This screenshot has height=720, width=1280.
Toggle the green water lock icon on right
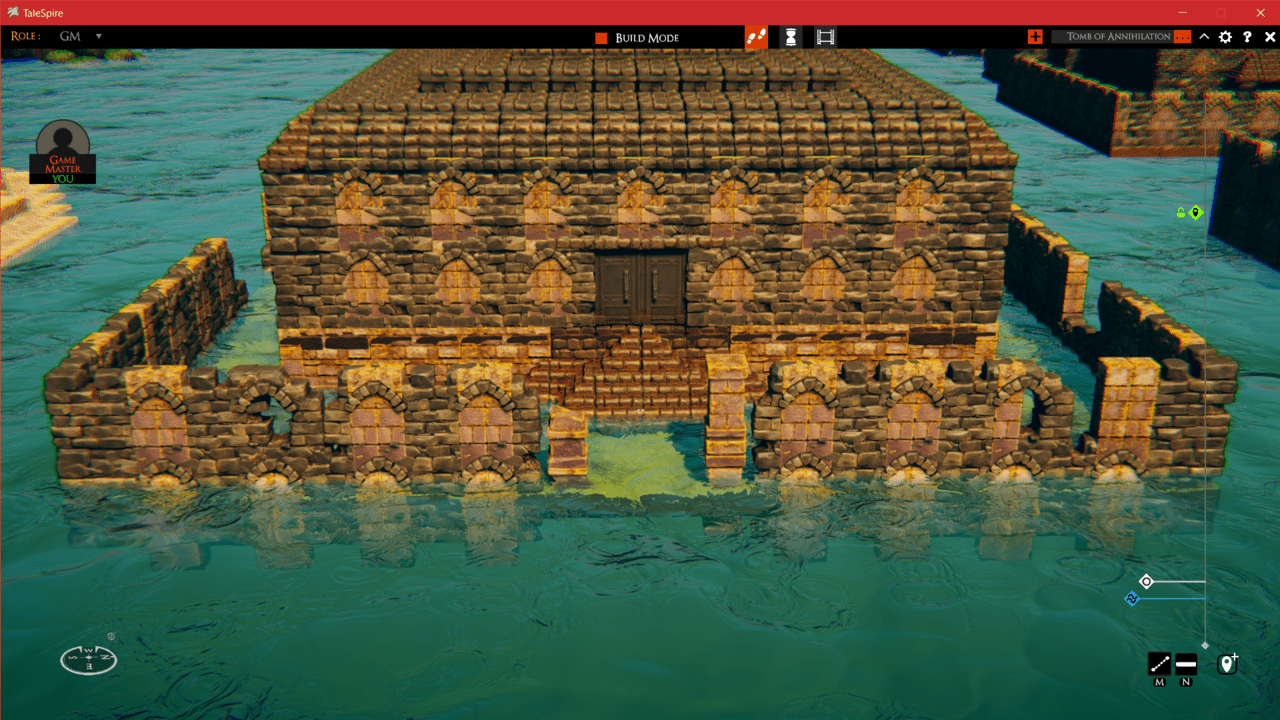point(1181,211)
